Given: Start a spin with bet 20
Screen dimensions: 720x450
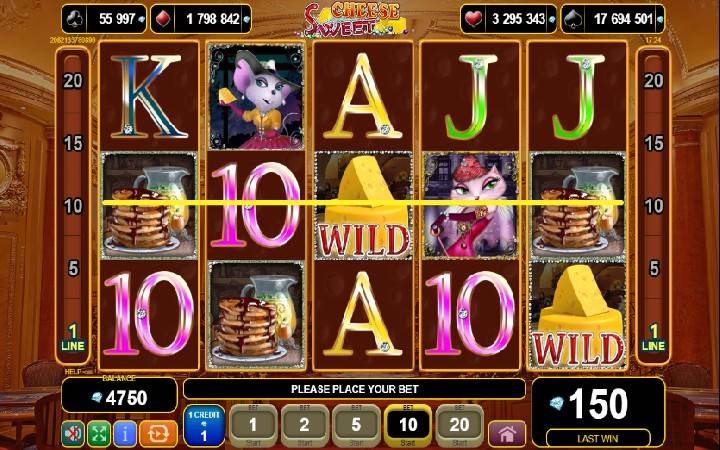Looking at the screenshot, I should [x=459, y=426].
